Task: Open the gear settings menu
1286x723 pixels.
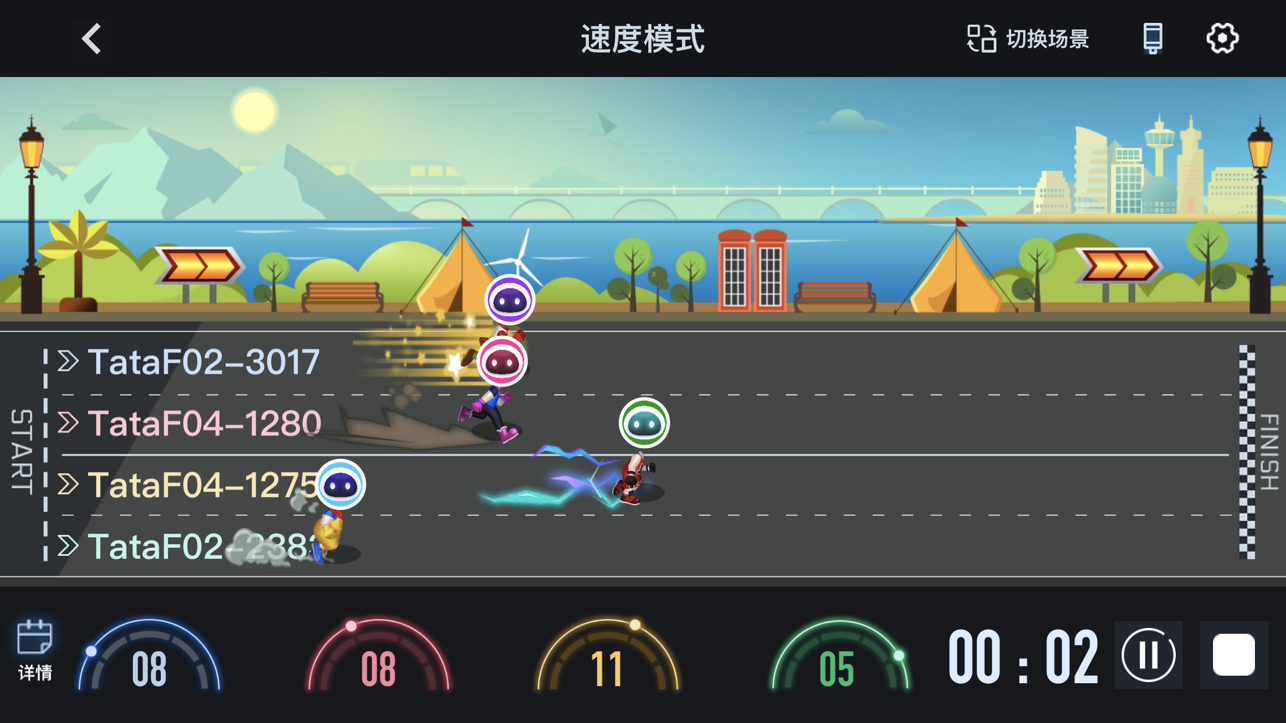Action: click(1222, 39)
